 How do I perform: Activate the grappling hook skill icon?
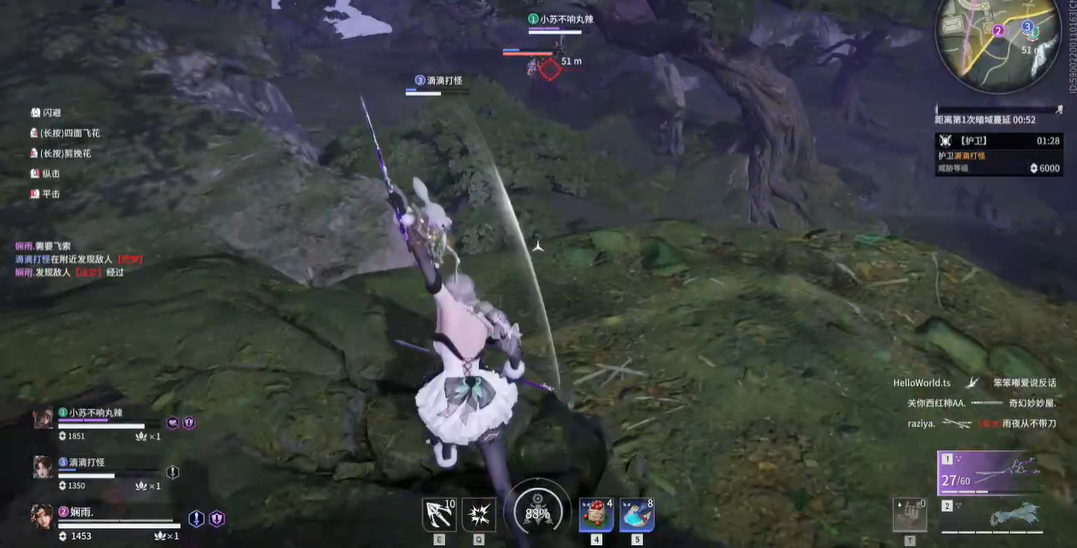tap(439, 514)
